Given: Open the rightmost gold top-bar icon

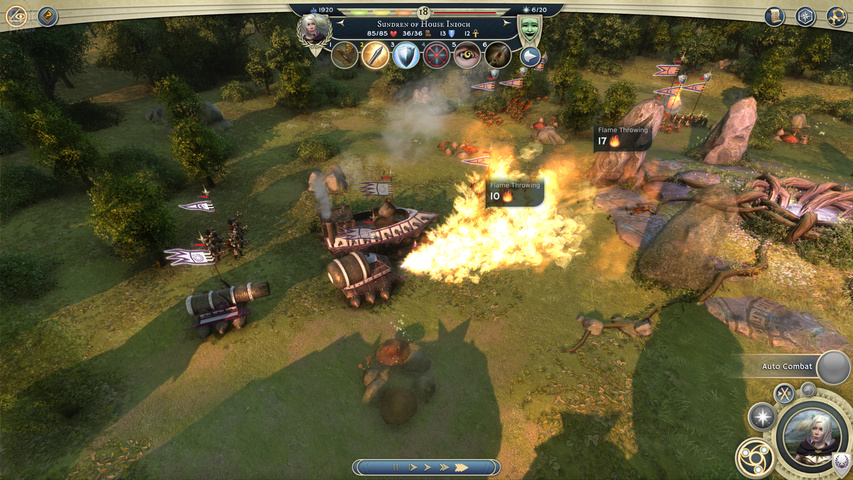Looking at the screenshot, I should coord(836,16).
